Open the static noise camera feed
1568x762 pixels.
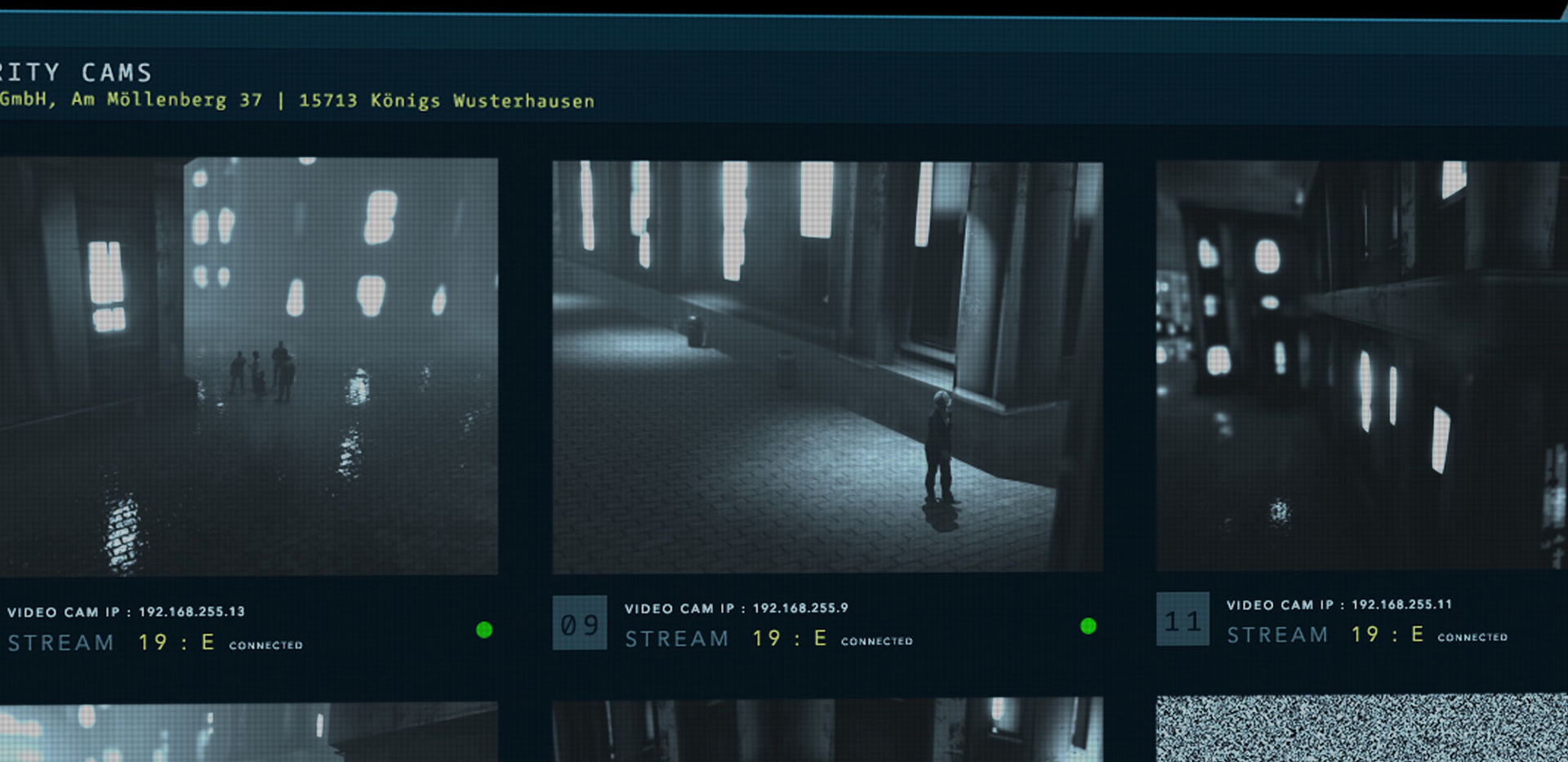[x=1361, y=728]
